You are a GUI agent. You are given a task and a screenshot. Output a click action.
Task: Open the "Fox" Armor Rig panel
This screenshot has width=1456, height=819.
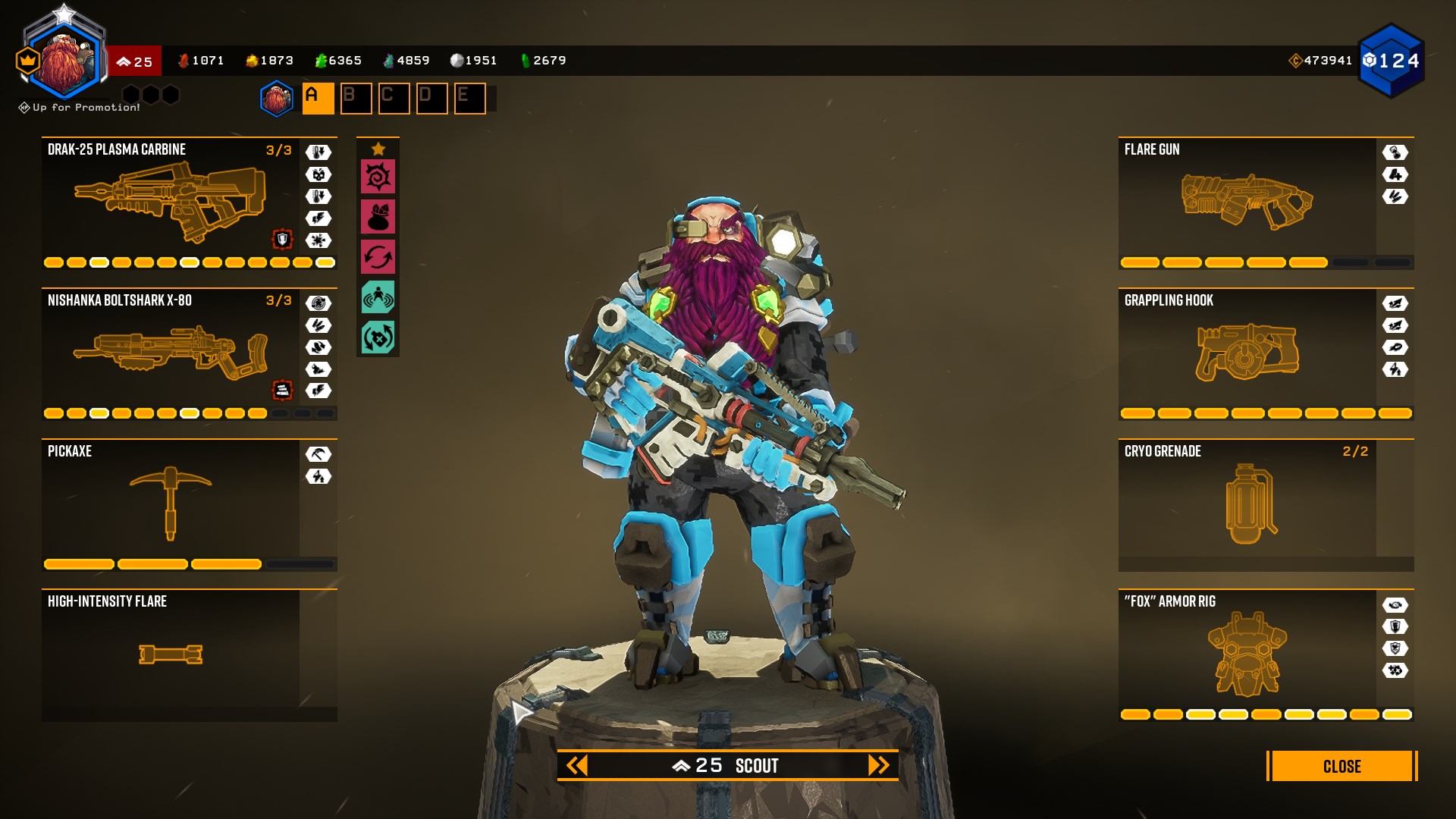pyautogui.click(x=1247, y=654)
